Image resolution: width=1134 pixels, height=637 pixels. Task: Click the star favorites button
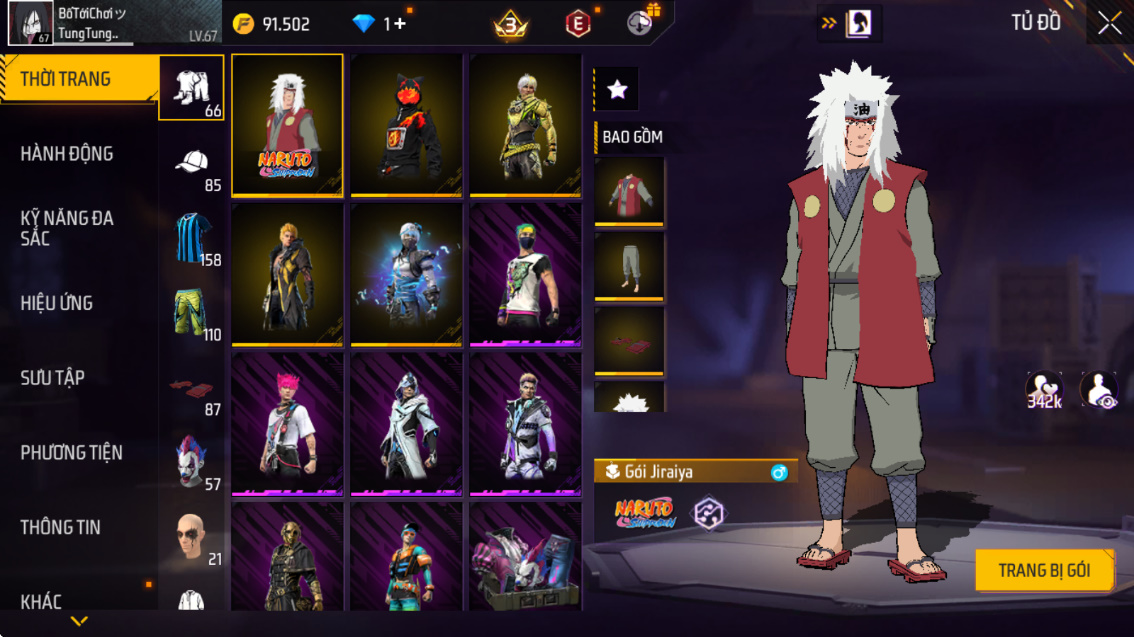click(x=617, y=90)
